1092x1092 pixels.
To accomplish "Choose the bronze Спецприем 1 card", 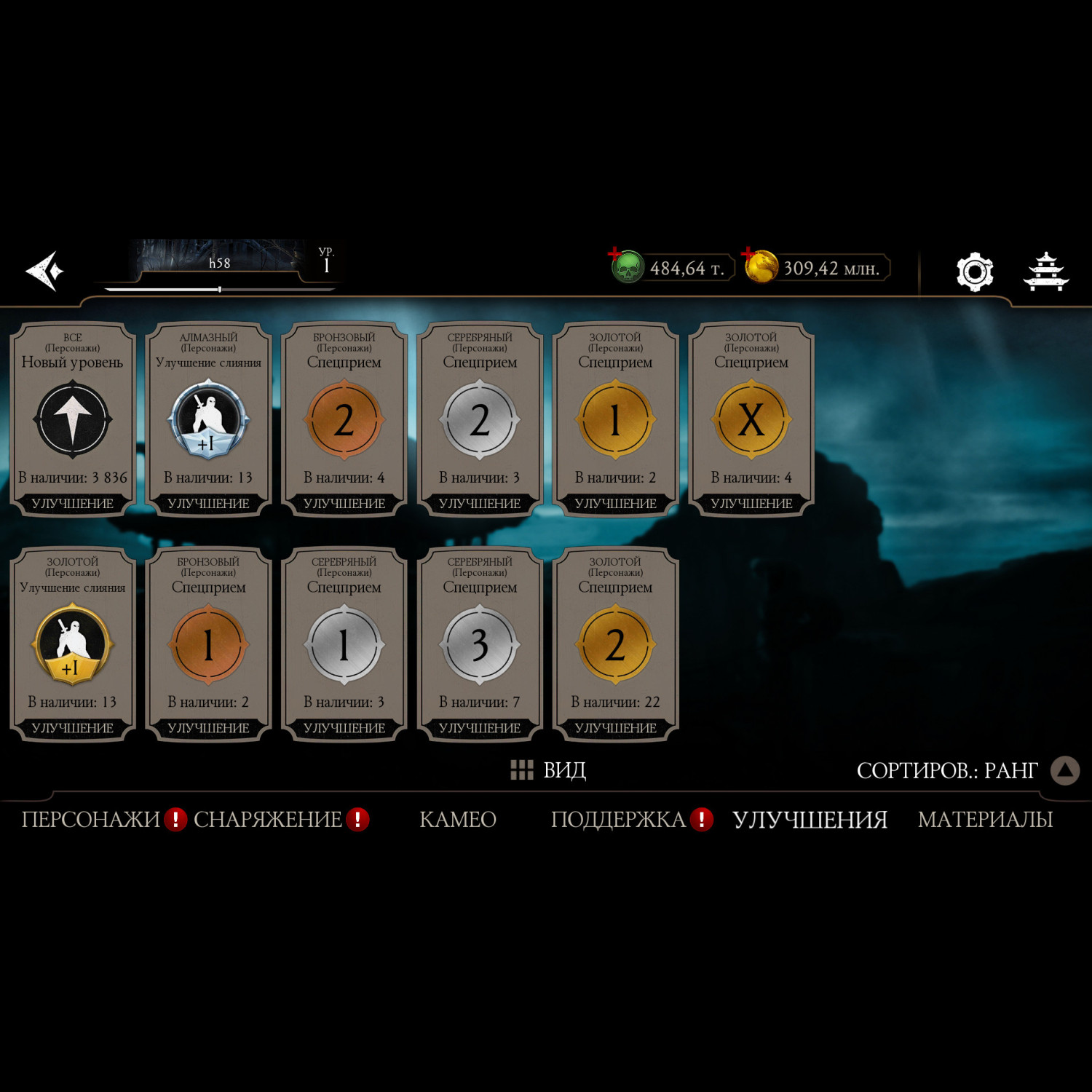I will [208, 644].
